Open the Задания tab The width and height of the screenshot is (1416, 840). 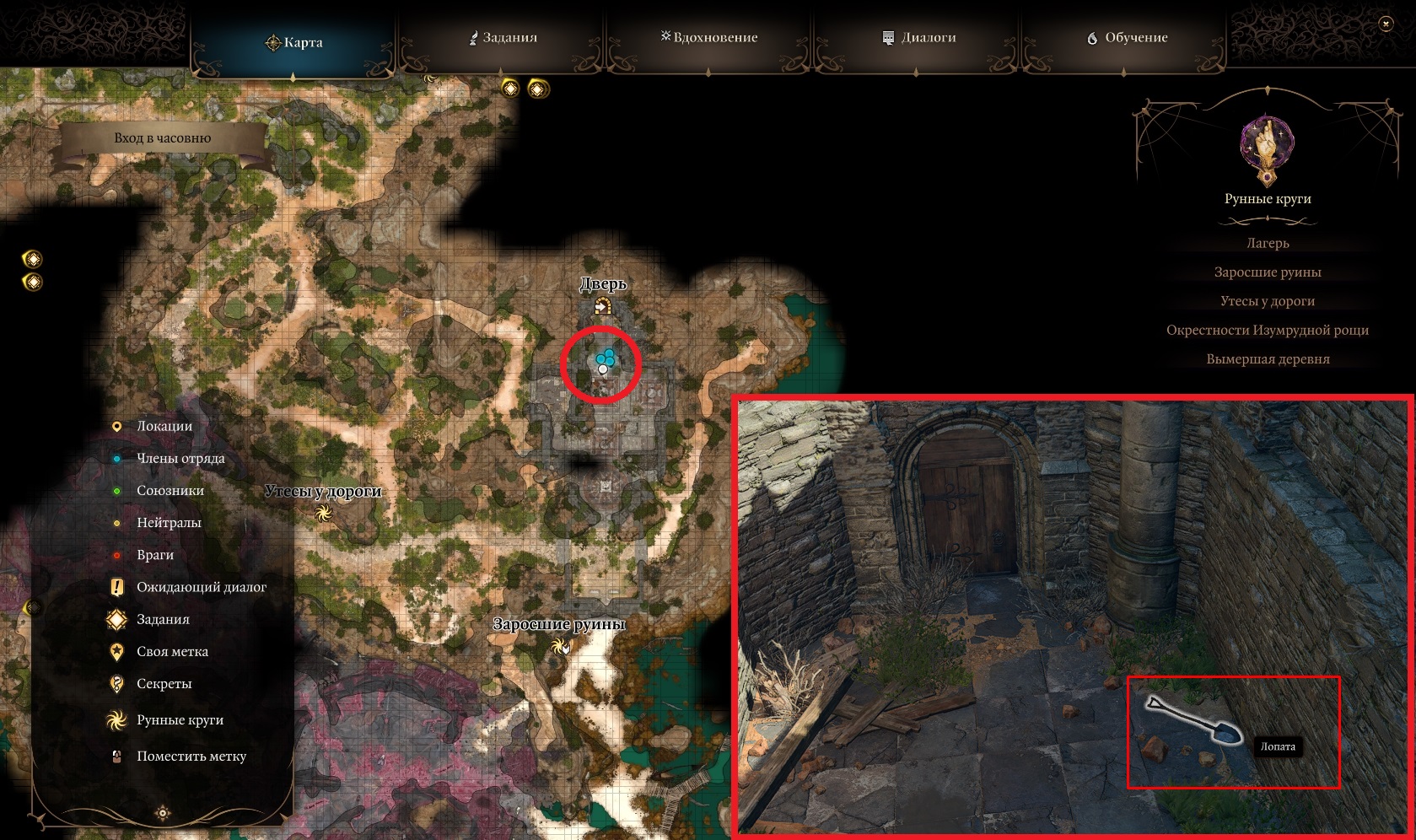coord(503,38)
